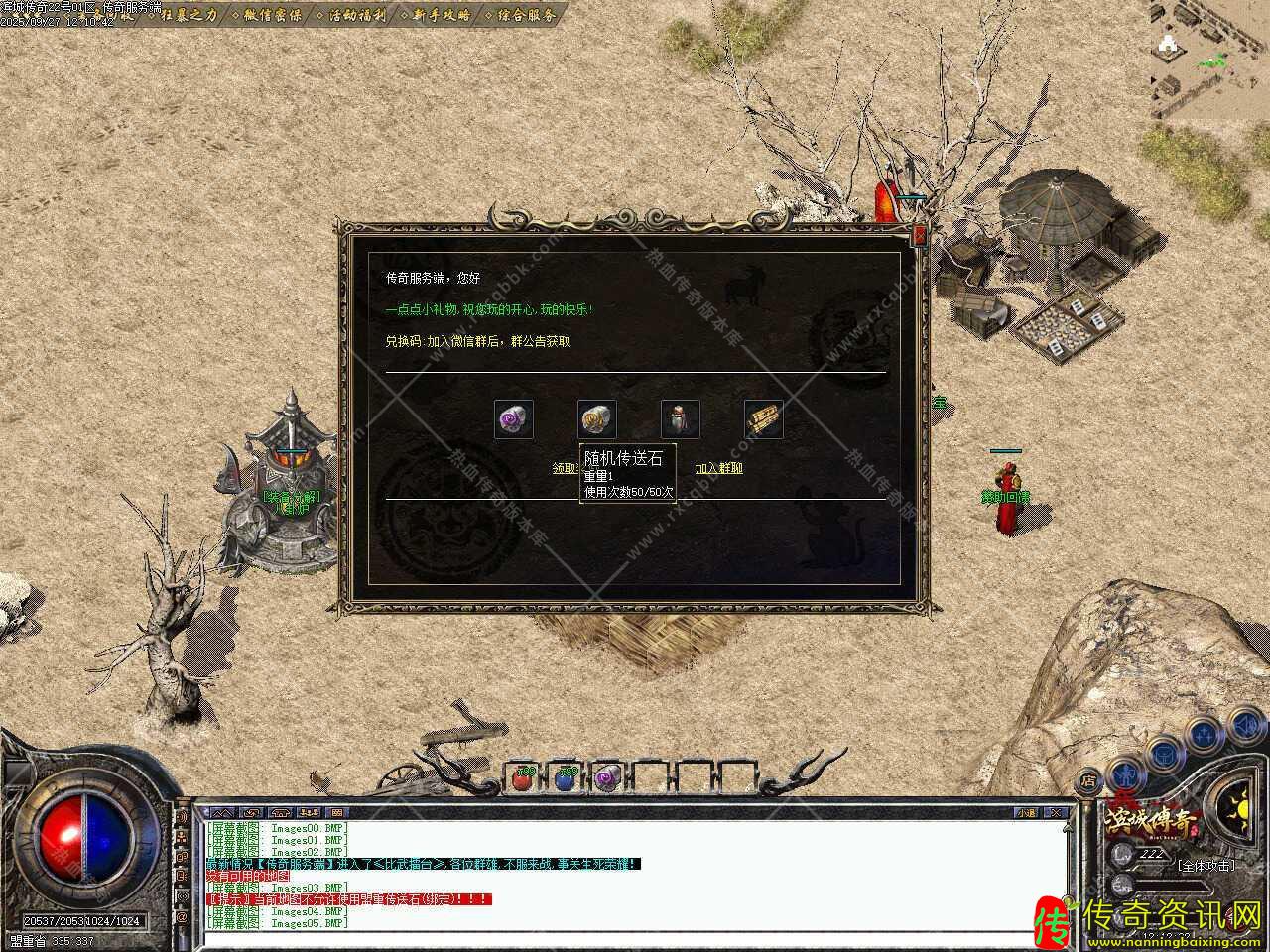The width and height of the screenshot is (1270, 952).
Task: Use the red health potion hotbar slot
Action: tap(523, 779)
